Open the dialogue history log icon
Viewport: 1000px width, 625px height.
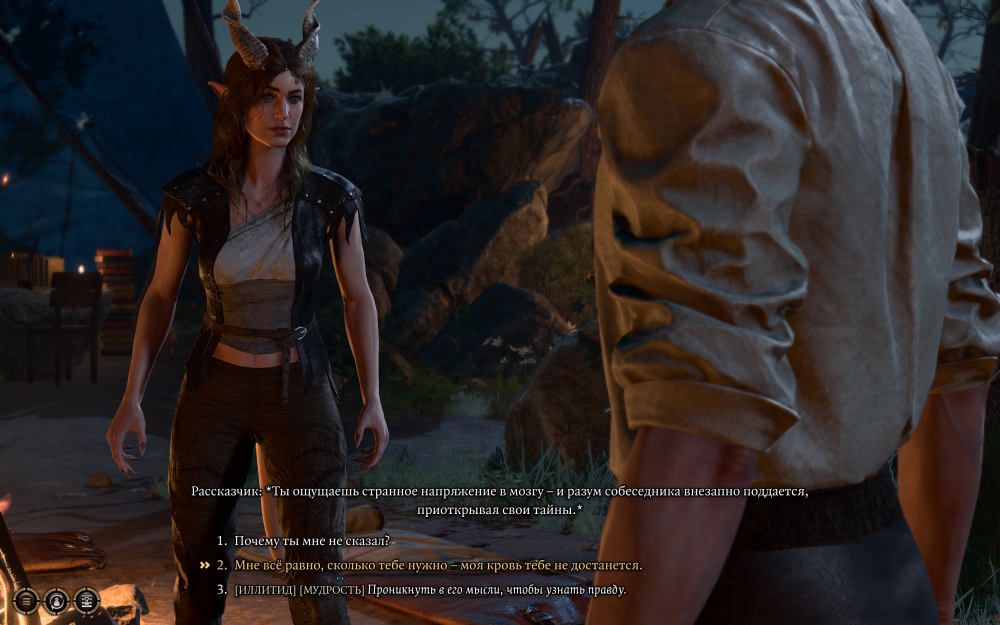pos(87,600)
